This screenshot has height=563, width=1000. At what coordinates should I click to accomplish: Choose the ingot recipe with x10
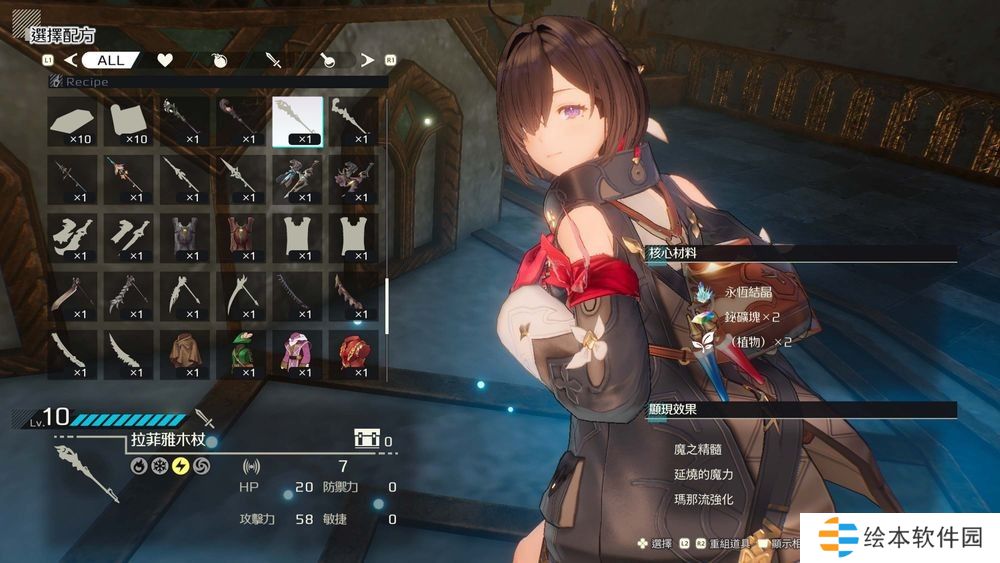pyautogui.click(x=72, y=121)
